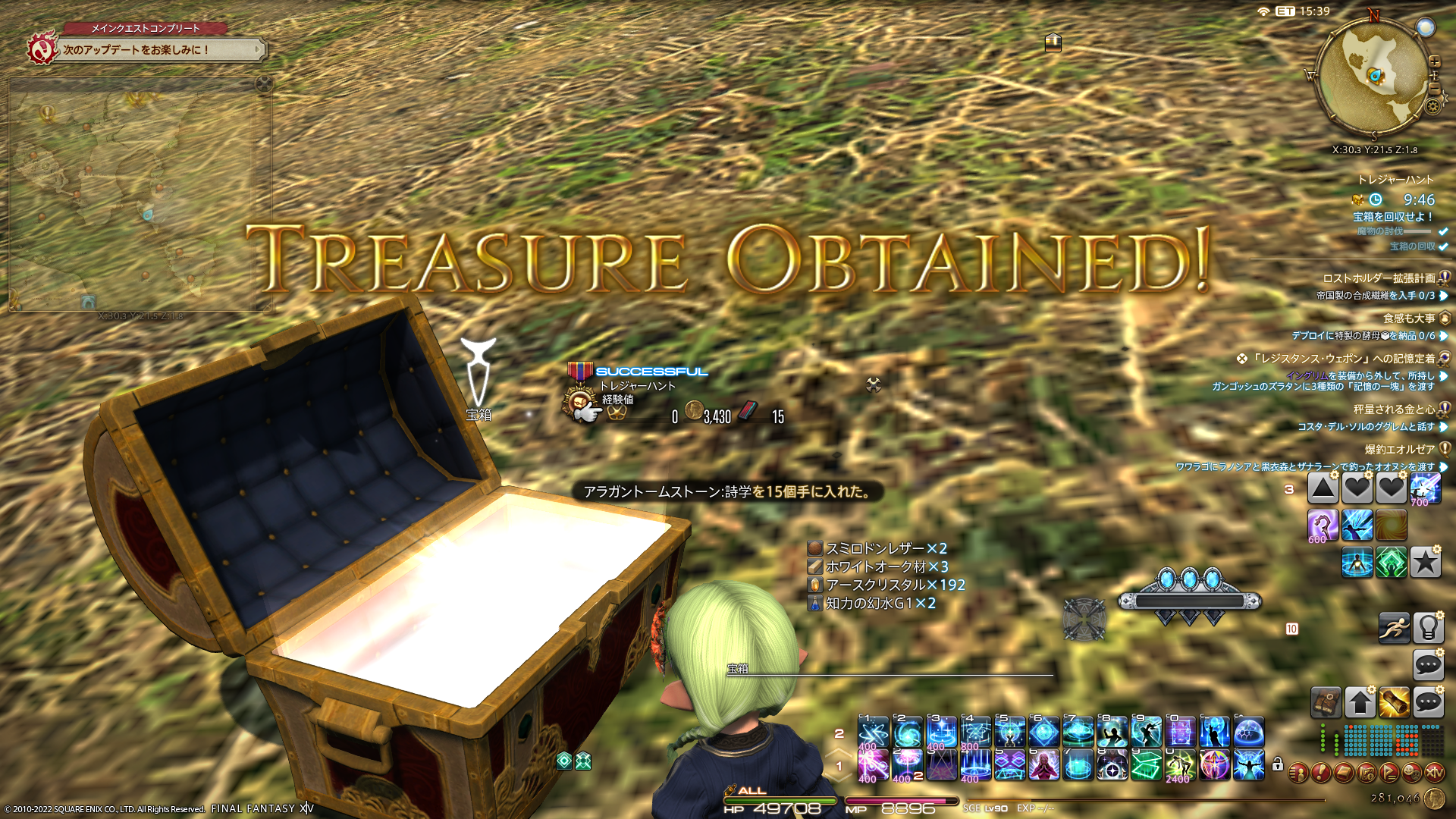1456x819 pixels.
Task: Zoom in the minimap with plus button
Action: click(1435, 61)
